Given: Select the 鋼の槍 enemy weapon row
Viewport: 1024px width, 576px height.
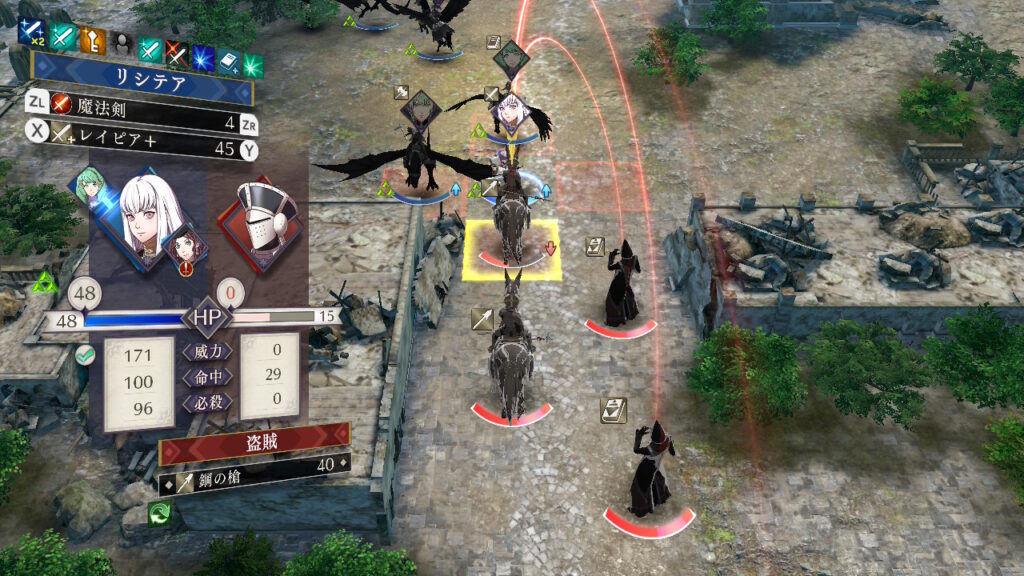Looking at the screenshot, I should (x=254, y=464).
